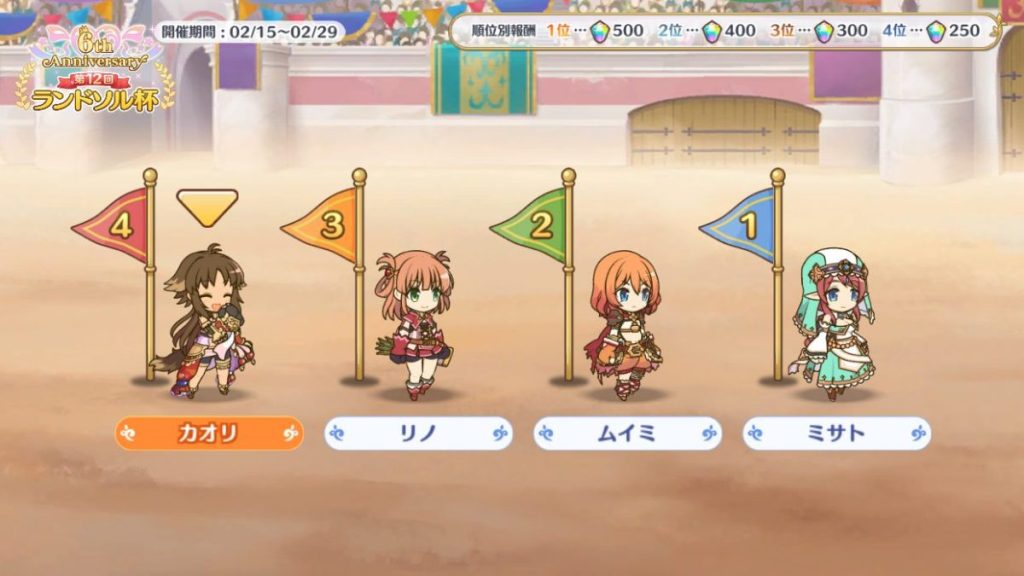This screenshot has width=1024, height=576.
Task: Pick the ムイミ name button
Action: (627, 433)
